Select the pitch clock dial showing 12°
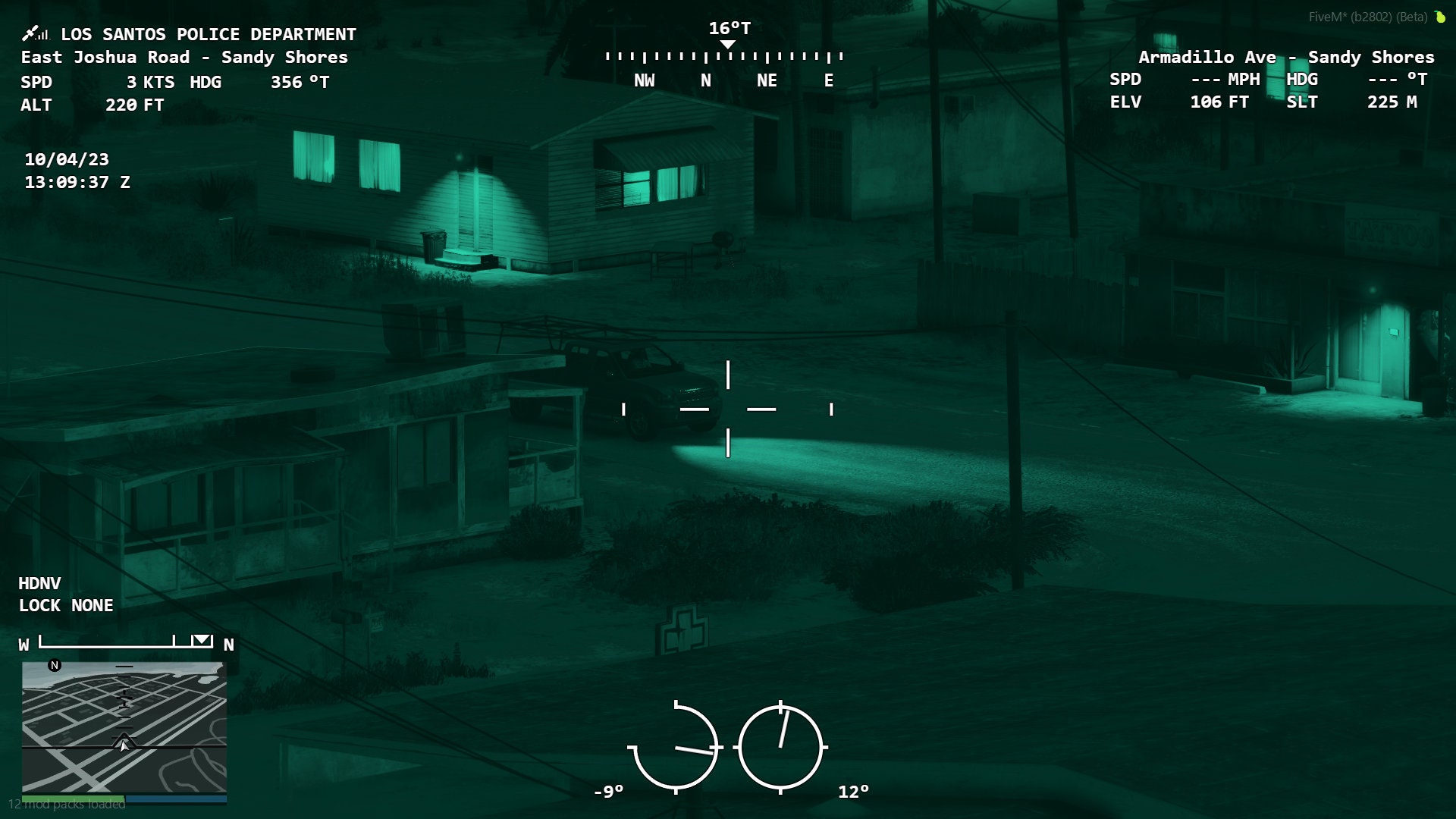1456x819 pixels. click(x=781, y=747)
